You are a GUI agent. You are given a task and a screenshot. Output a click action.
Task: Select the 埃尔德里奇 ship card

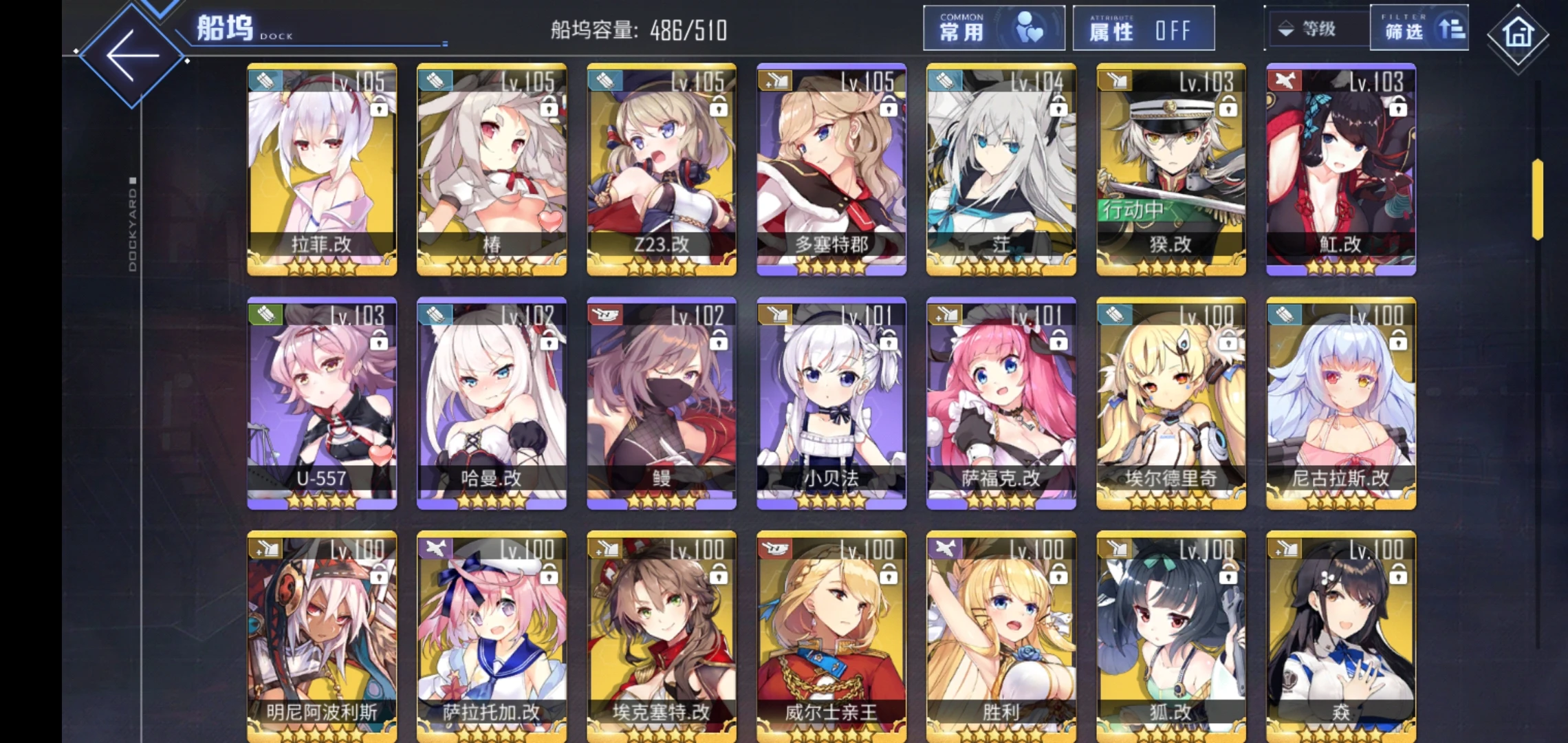(x=1170, y=403)
